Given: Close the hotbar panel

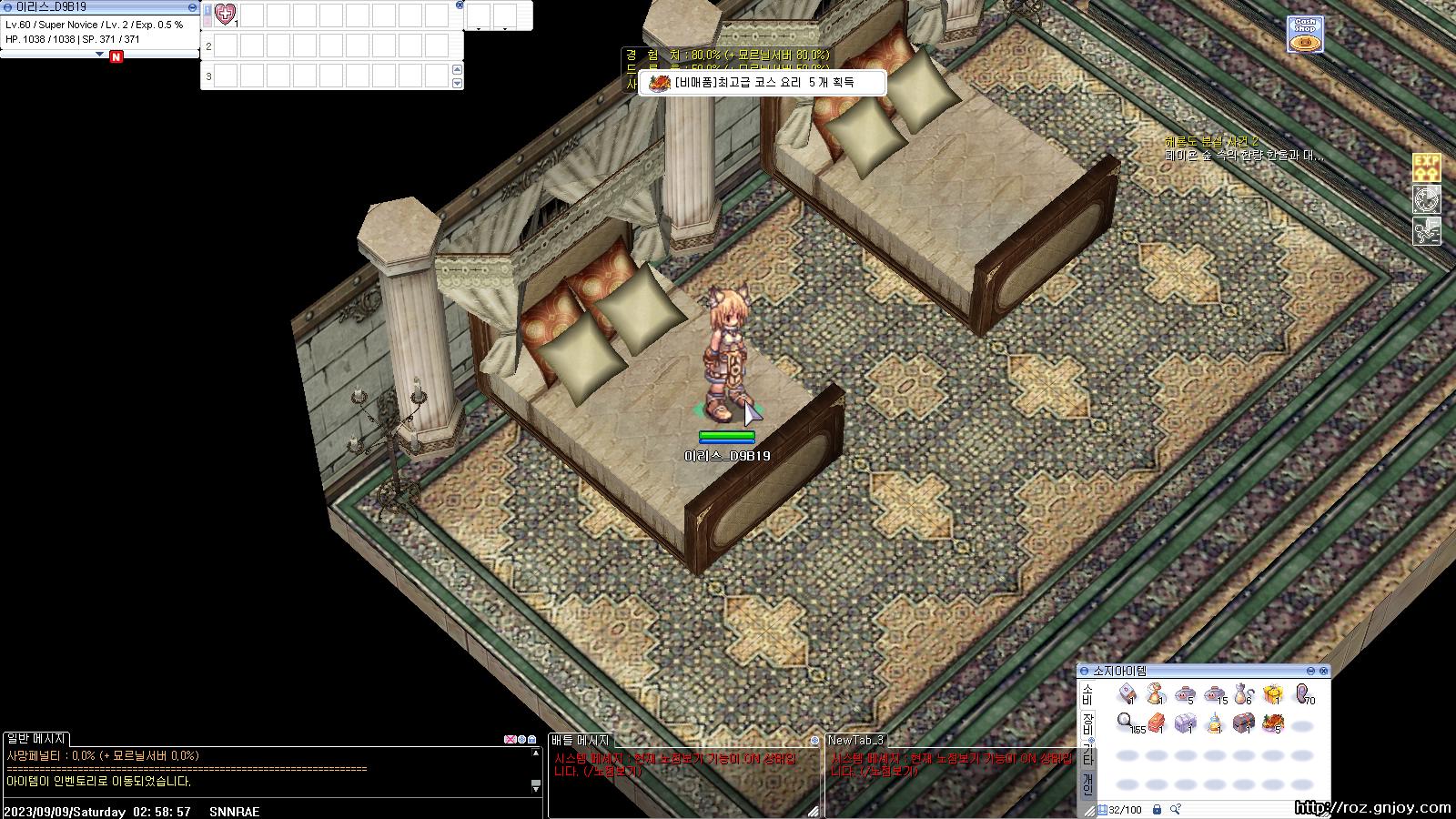Looking at the screenshot, I should point(459,5).
